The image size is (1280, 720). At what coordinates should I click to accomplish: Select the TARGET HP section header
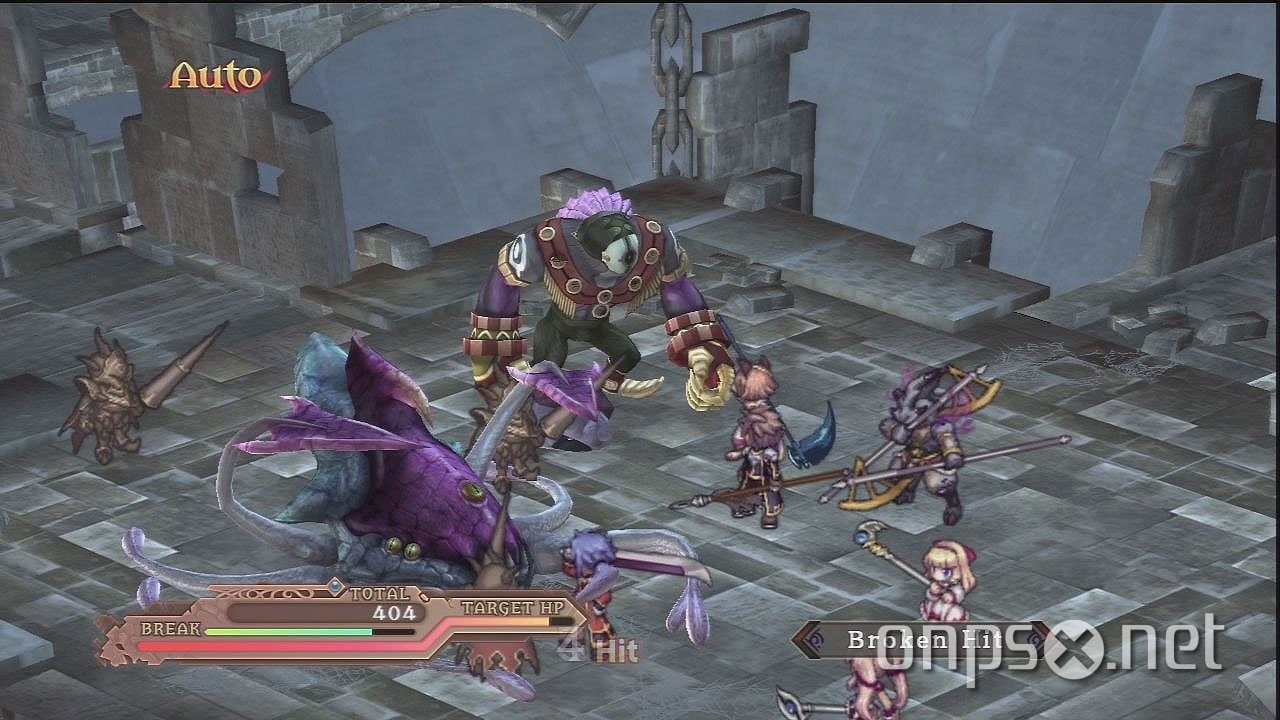511,606
